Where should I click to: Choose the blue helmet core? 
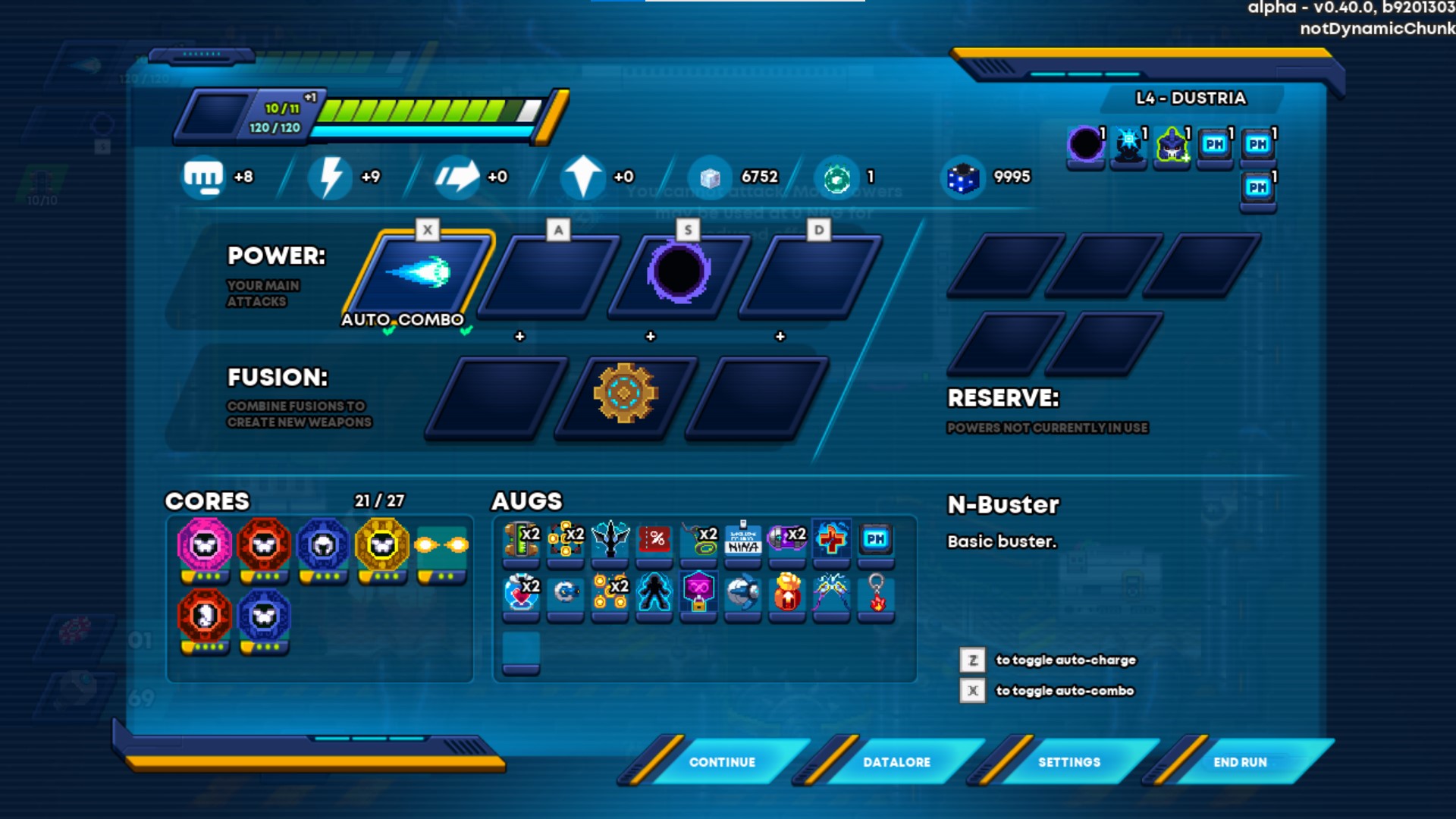tap(323, 544)
